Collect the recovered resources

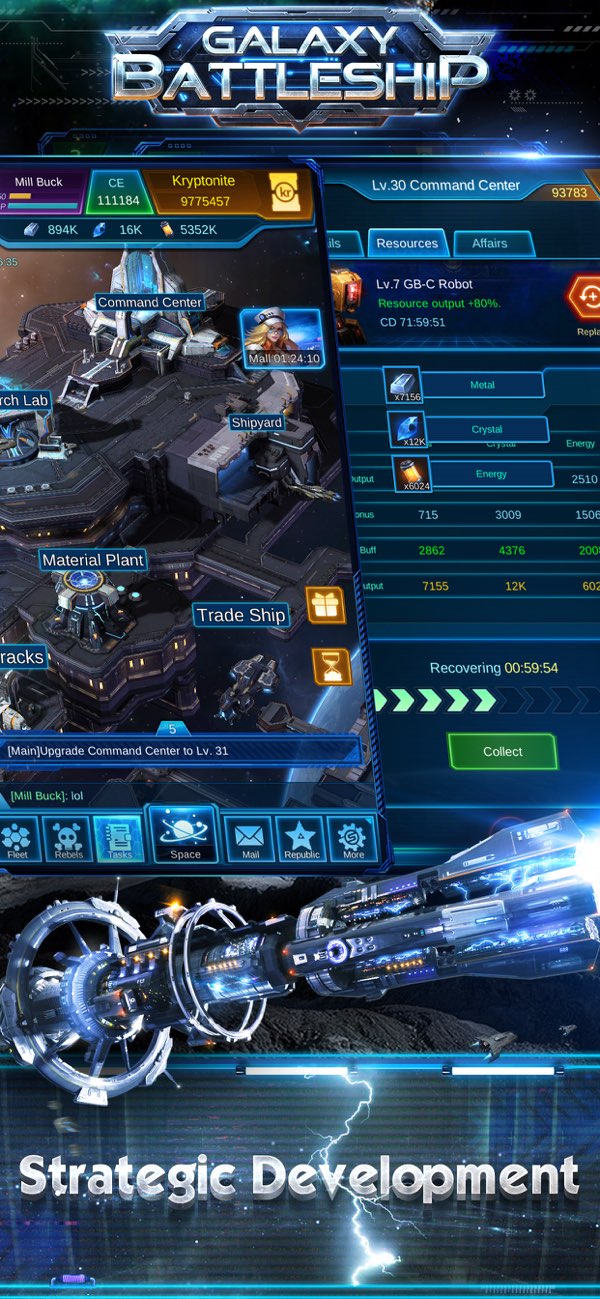(x=502, y=751)
